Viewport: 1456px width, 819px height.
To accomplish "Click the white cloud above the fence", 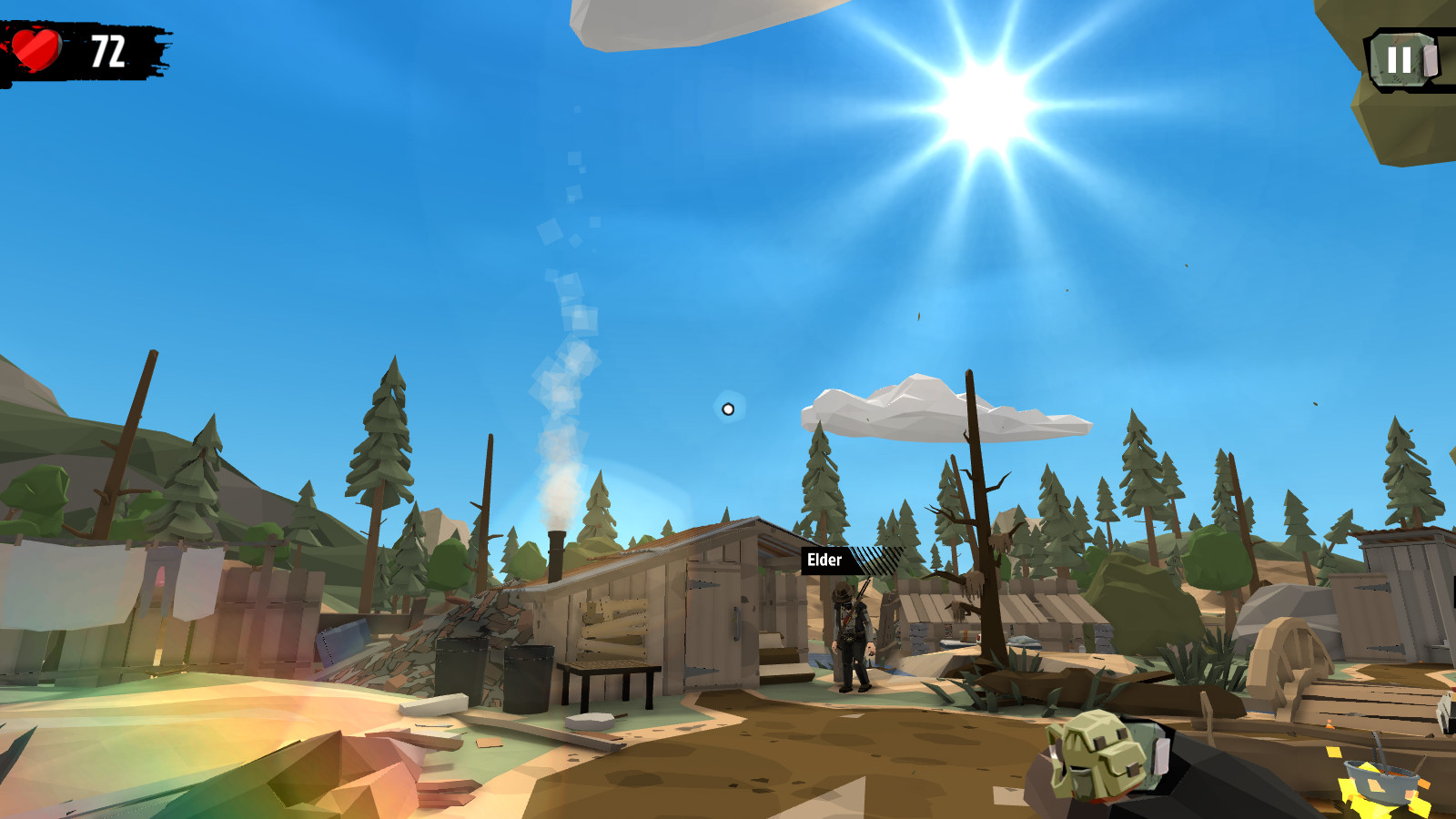I will (x=937, y=409).
